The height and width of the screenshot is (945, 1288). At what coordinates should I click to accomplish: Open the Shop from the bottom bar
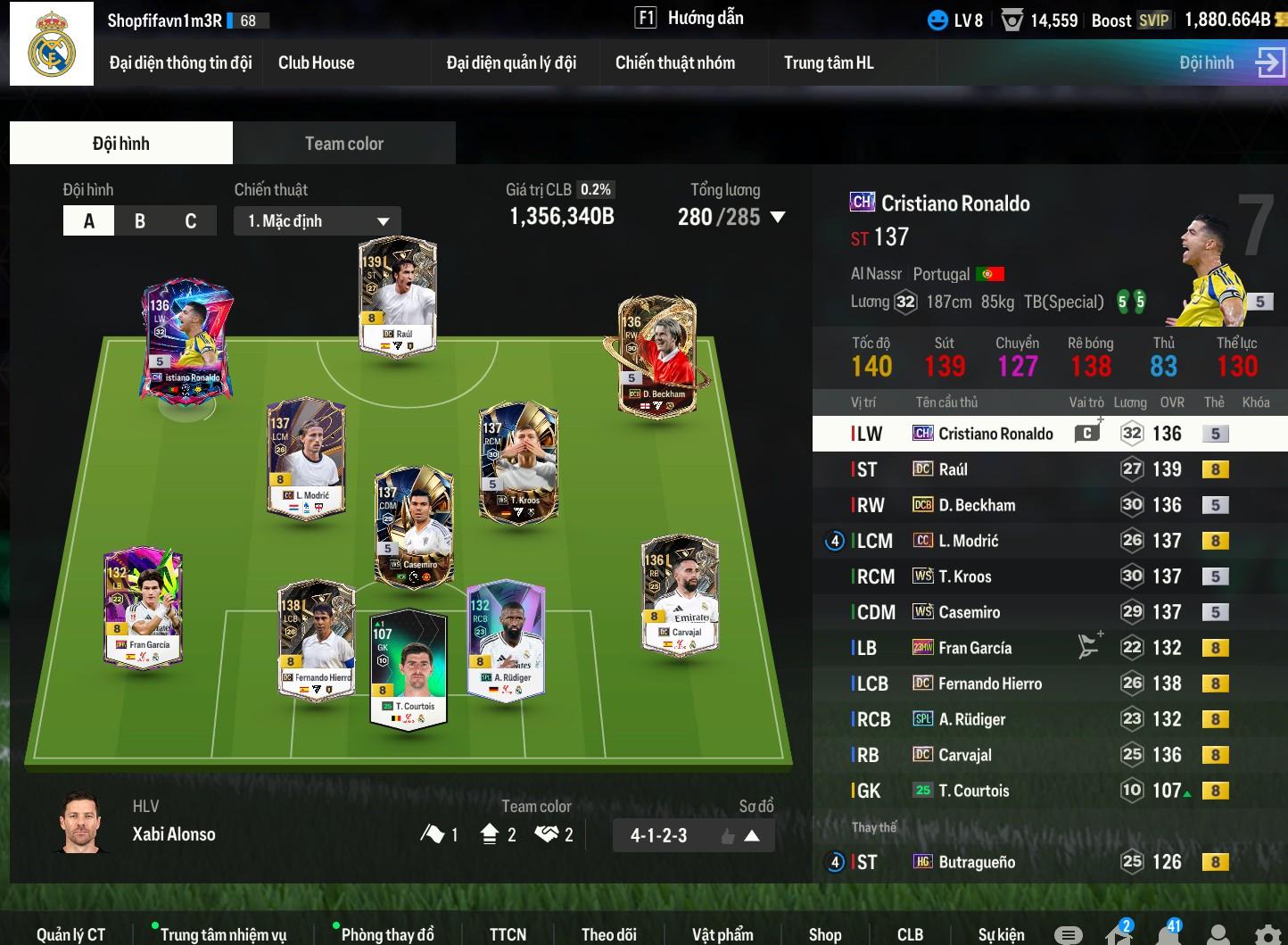[x=825, y=934]
